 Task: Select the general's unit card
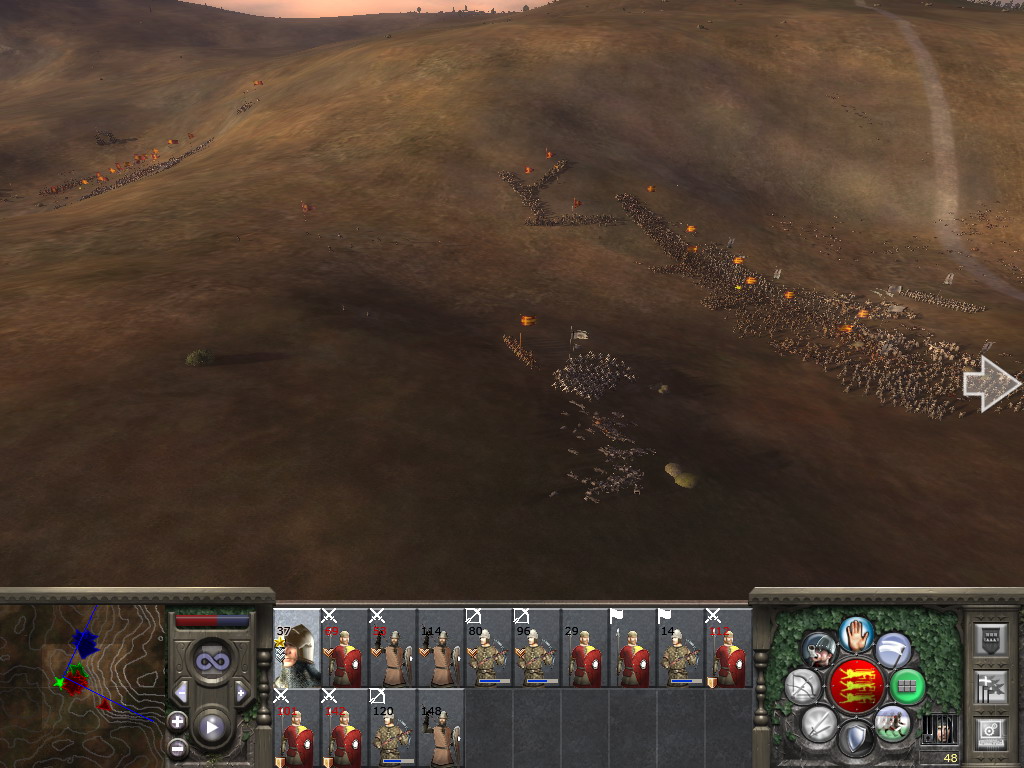click(297, 648)
